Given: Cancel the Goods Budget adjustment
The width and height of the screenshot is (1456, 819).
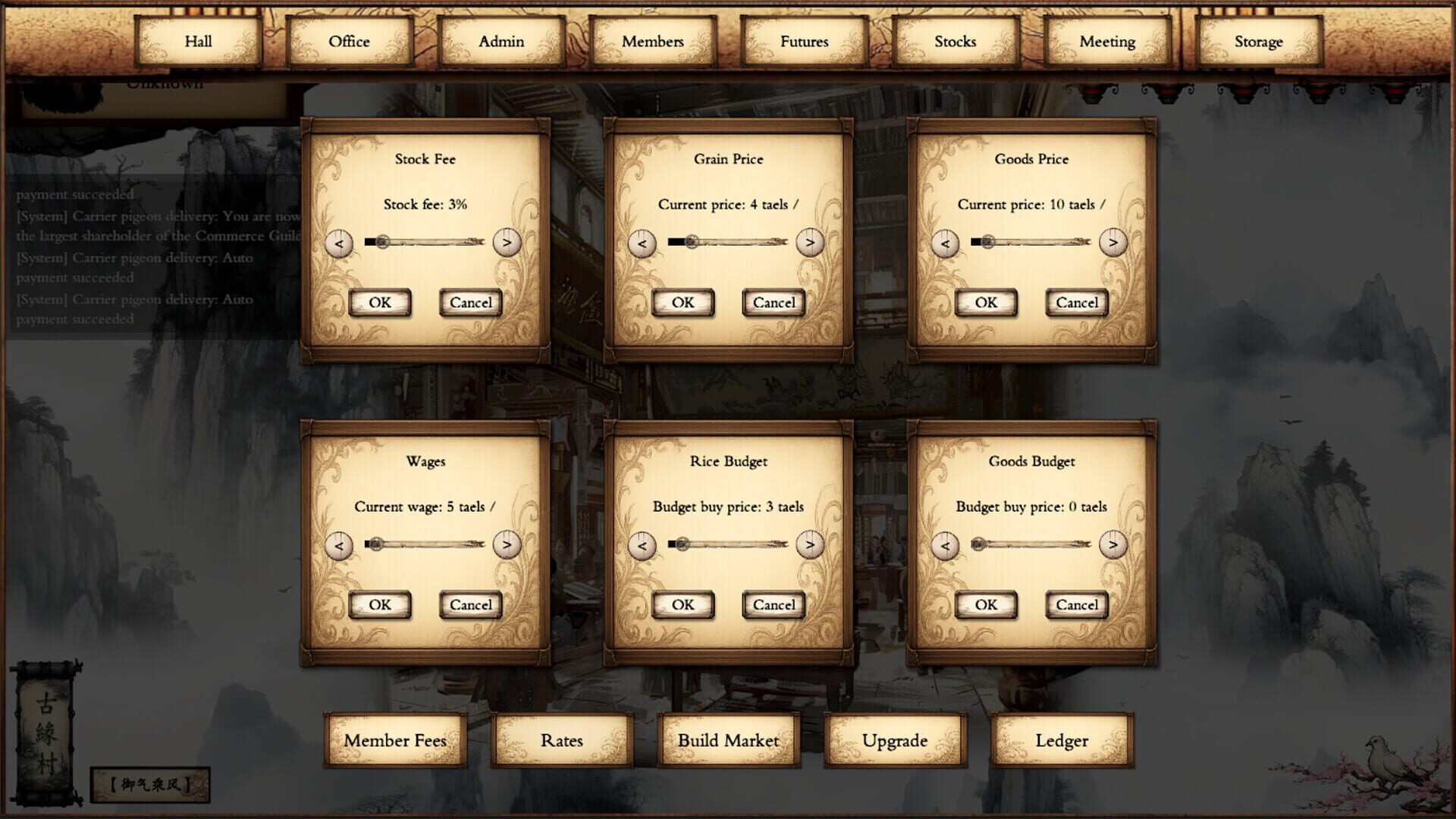Looking at the screenshot, I should click(1076, 604).
